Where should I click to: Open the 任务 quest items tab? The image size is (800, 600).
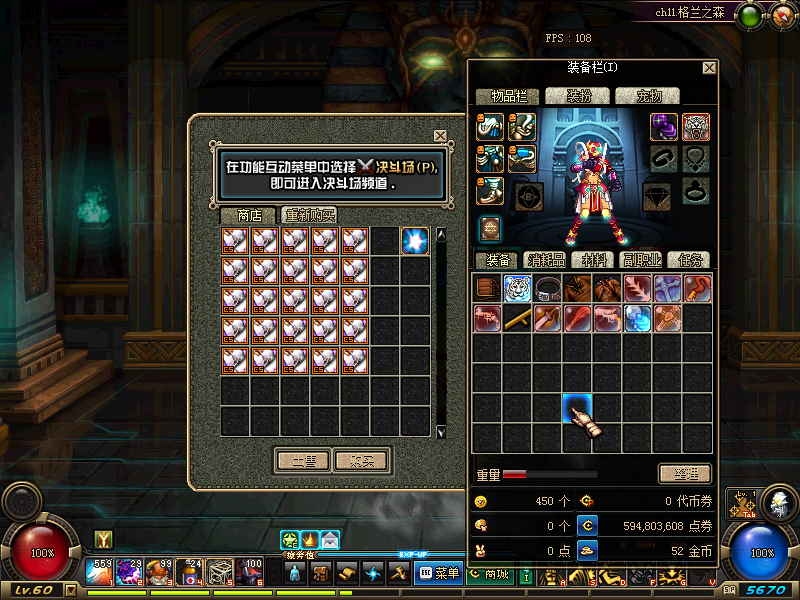(x=689, y=260)
